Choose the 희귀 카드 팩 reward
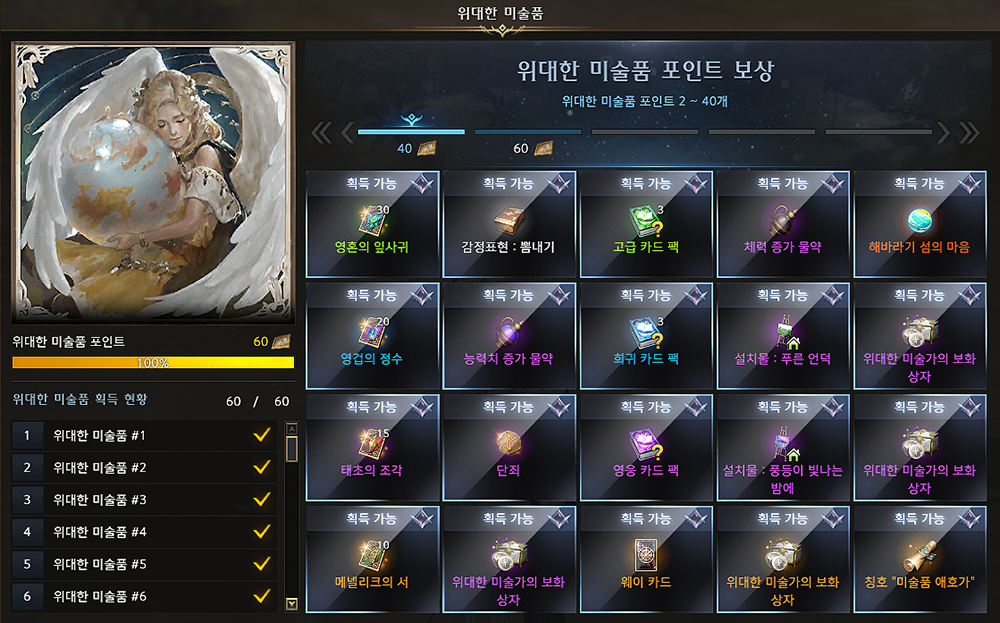This screenshot has width=1000, height=623. [x=645, y=336]
